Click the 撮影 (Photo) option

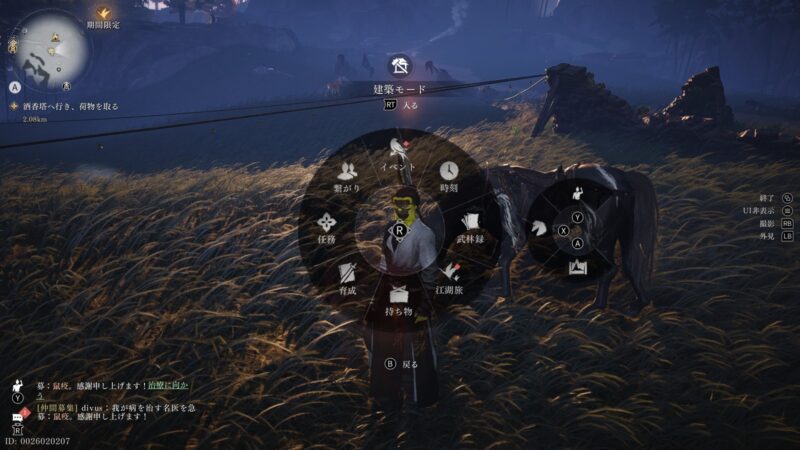[x=774, y=224]
